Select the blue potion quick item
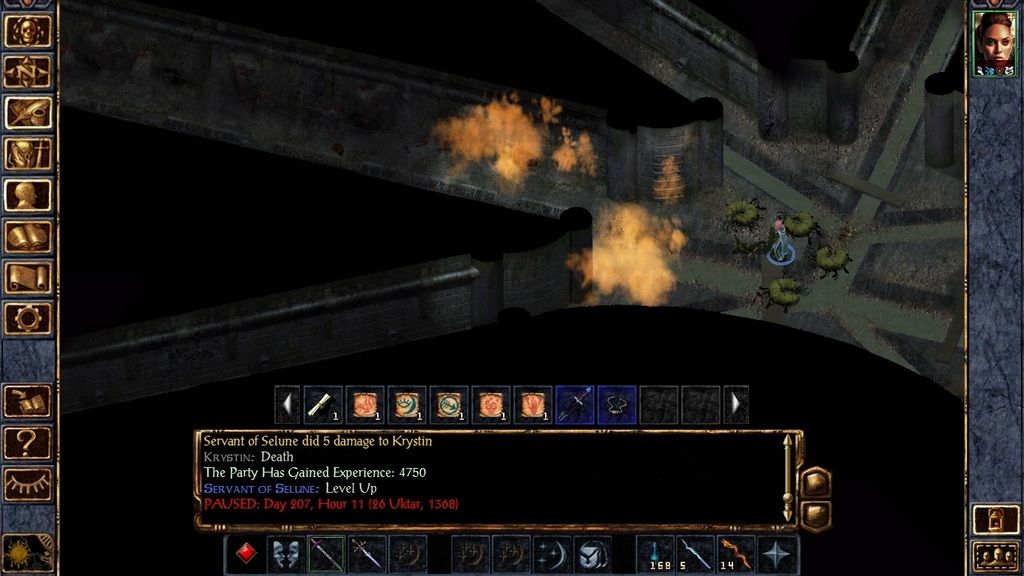 pyautogui.click(x=655, y=554)
